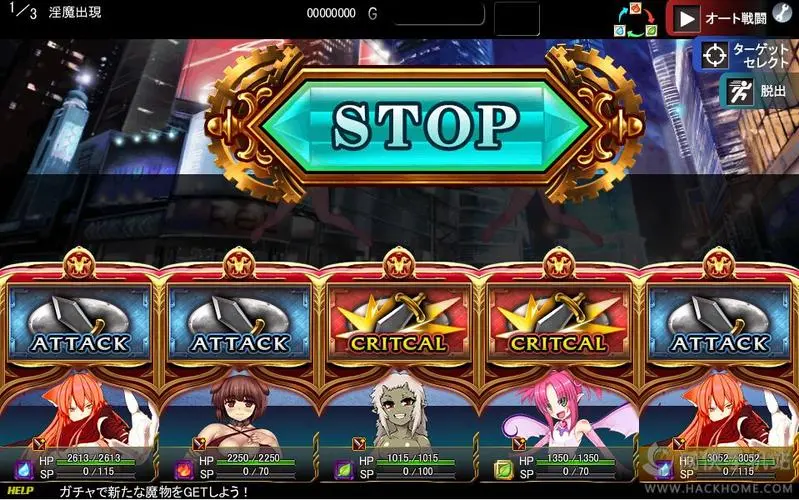Toggle auto battle (オート戦闘)
The height and width of the screenshot is (500, 799).
pos(718,18)
